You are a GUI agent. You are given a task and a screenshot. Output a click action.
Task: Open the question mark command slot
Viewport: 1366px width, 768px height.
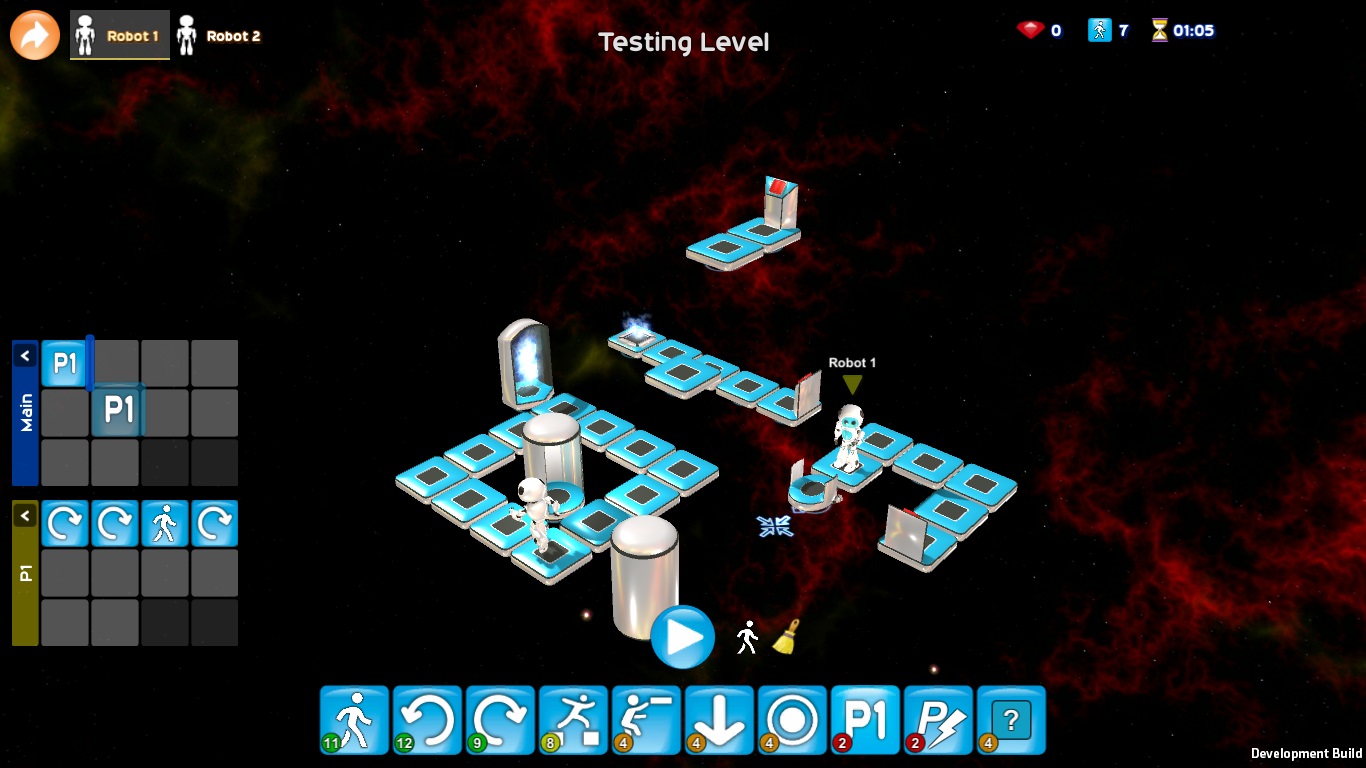pos(1010,719)
